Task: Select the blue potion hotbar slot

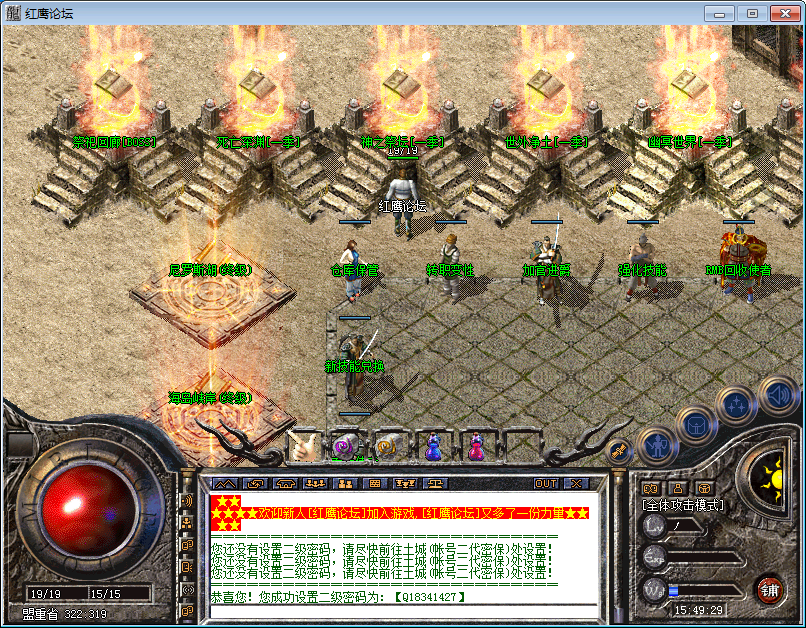Action: tap(434, 446)
